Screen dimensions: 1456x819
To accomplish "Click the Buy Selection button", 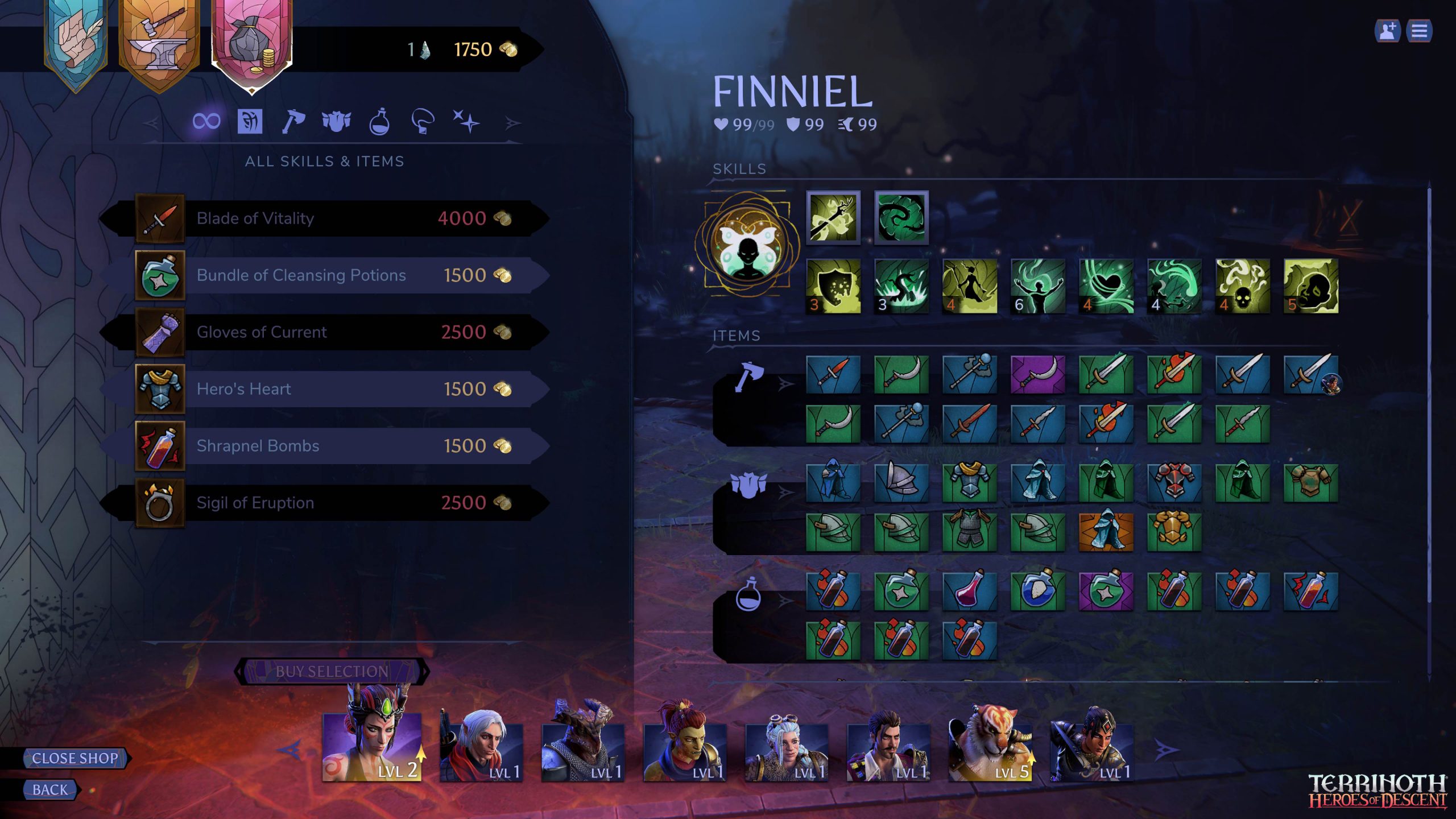I will point(332,672).
